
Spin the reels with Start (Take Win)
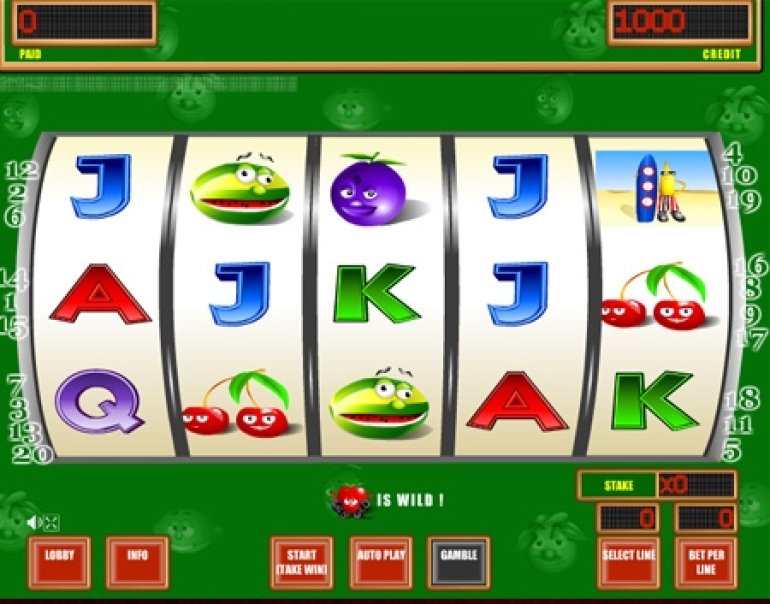coord(301,562)
